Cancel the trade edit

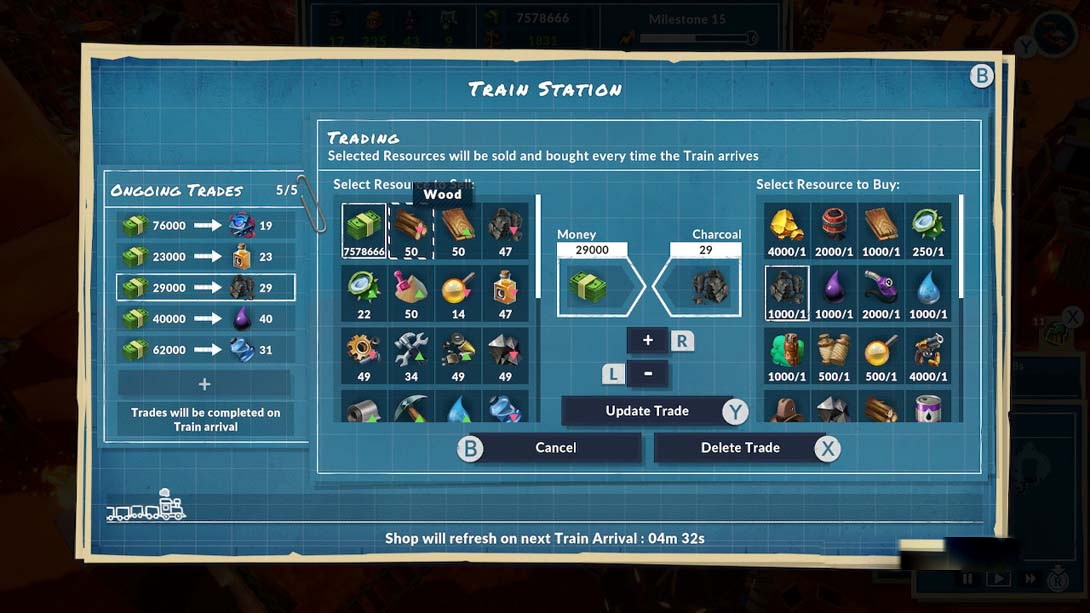(x=556, y=448)
